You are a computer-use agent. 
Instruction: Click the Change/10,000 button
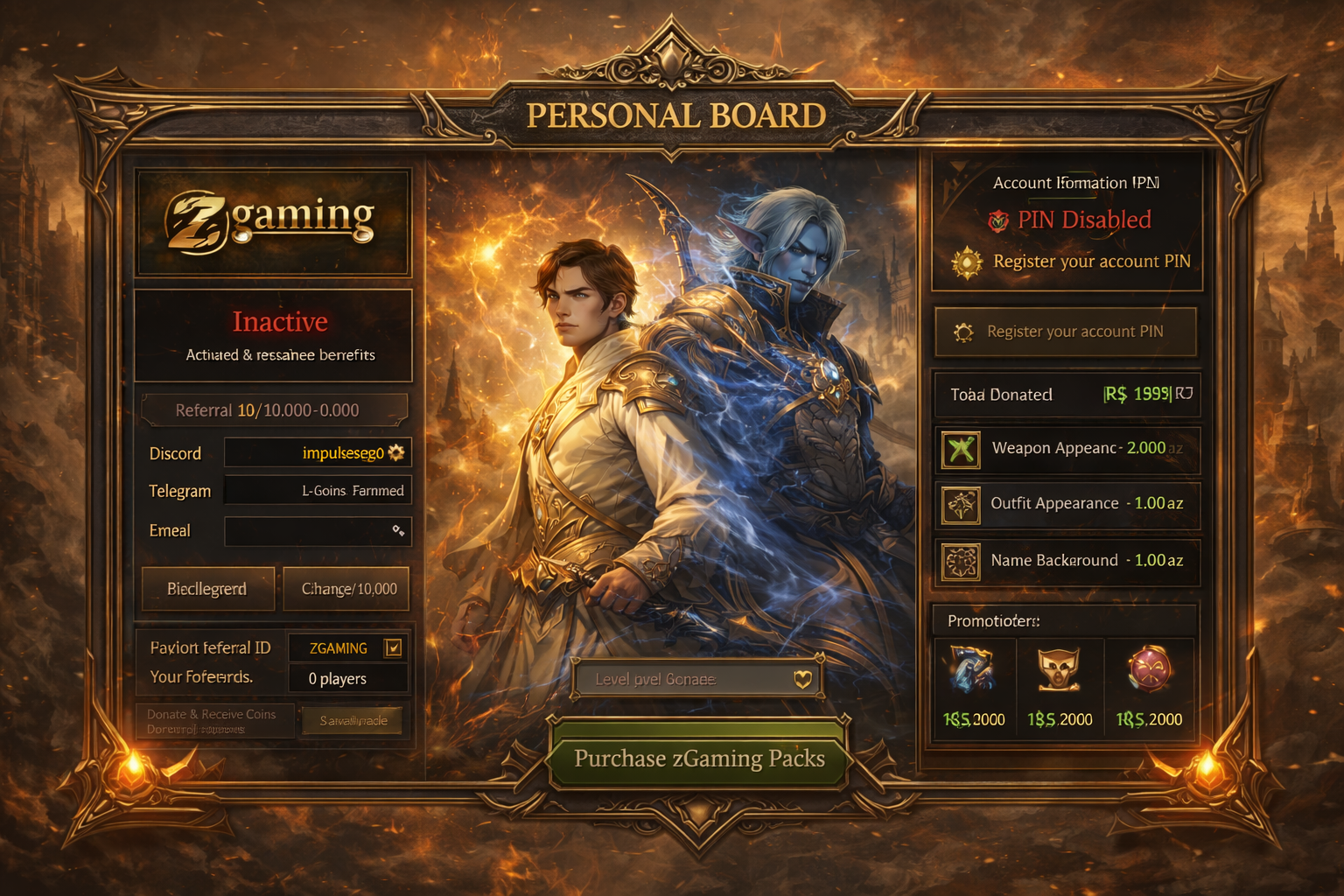(x=348, y=589)
